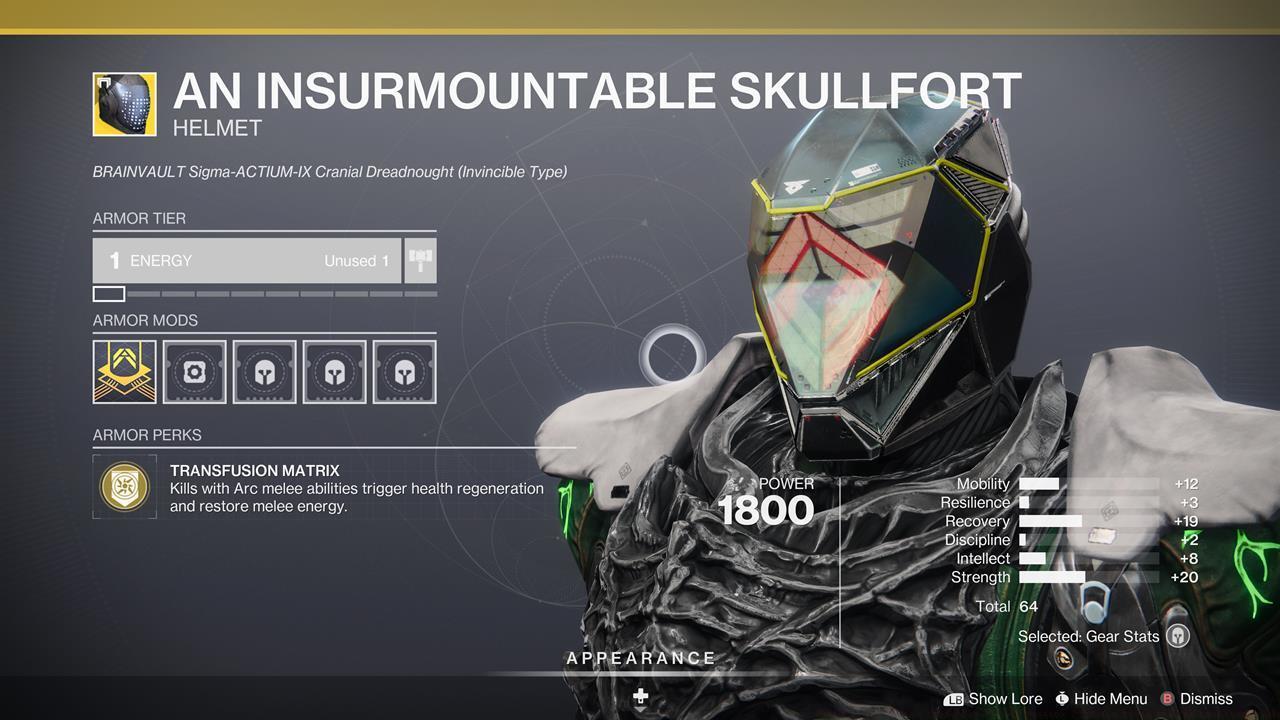Viewport: 1280px width, 720px height.
Task: Click the first energy tier slot on the bar
Action: click(x=108, y=293)
